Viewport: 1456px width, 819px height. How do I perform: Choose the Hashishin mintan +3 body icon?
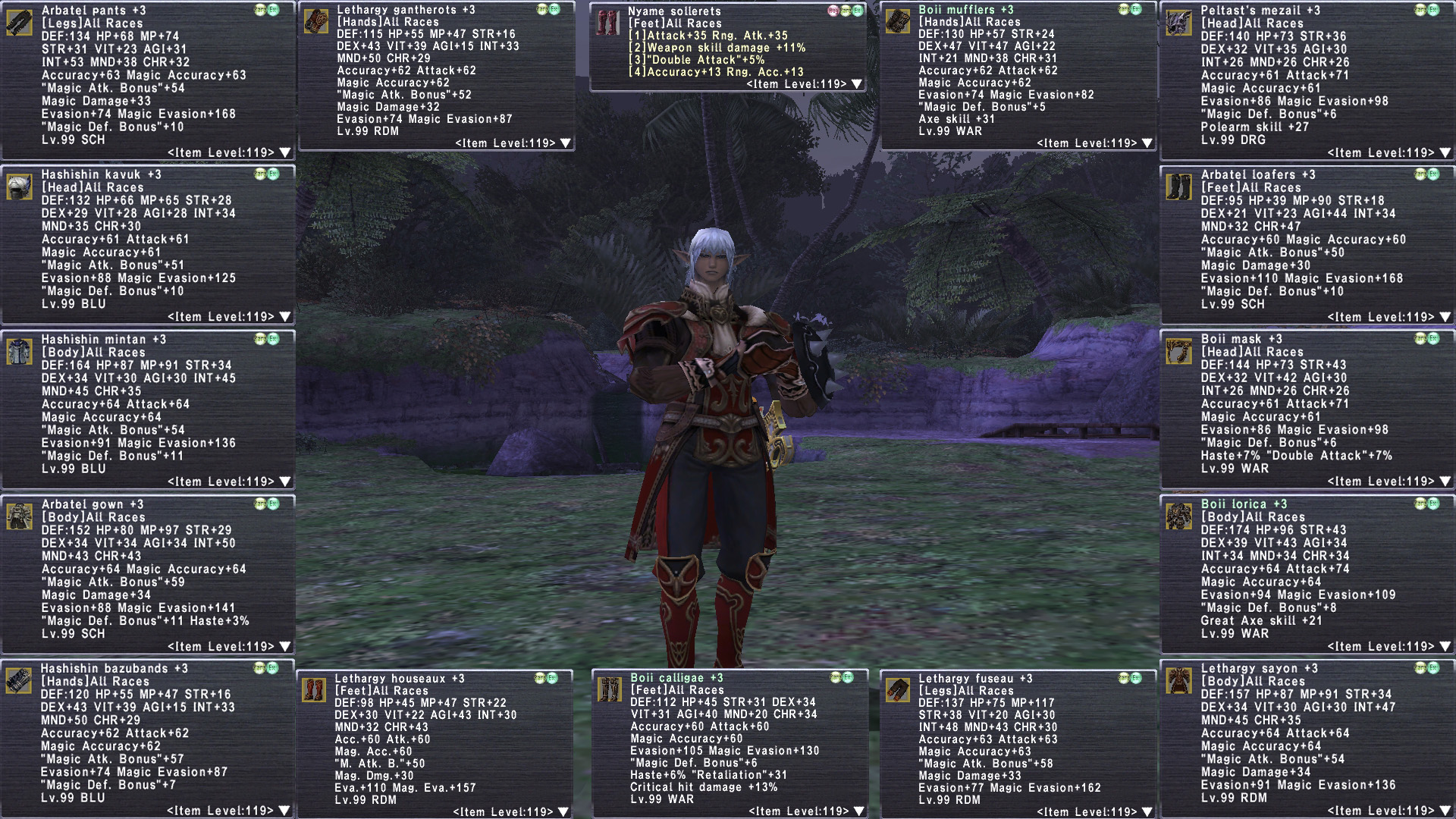point(19,352)
